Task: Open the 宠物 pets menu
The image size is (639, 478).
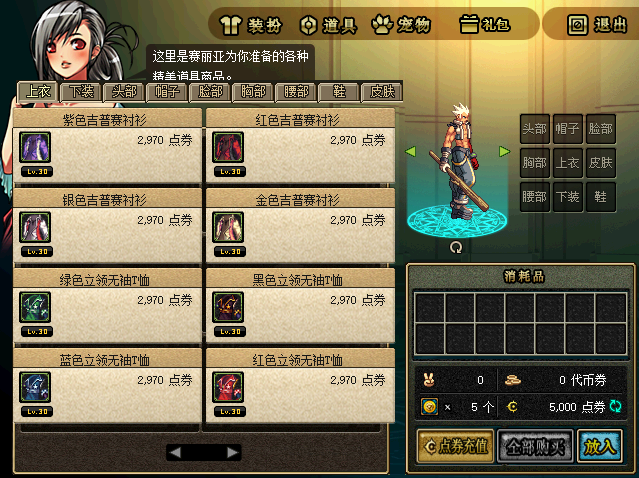Action: tap(401, 24)
